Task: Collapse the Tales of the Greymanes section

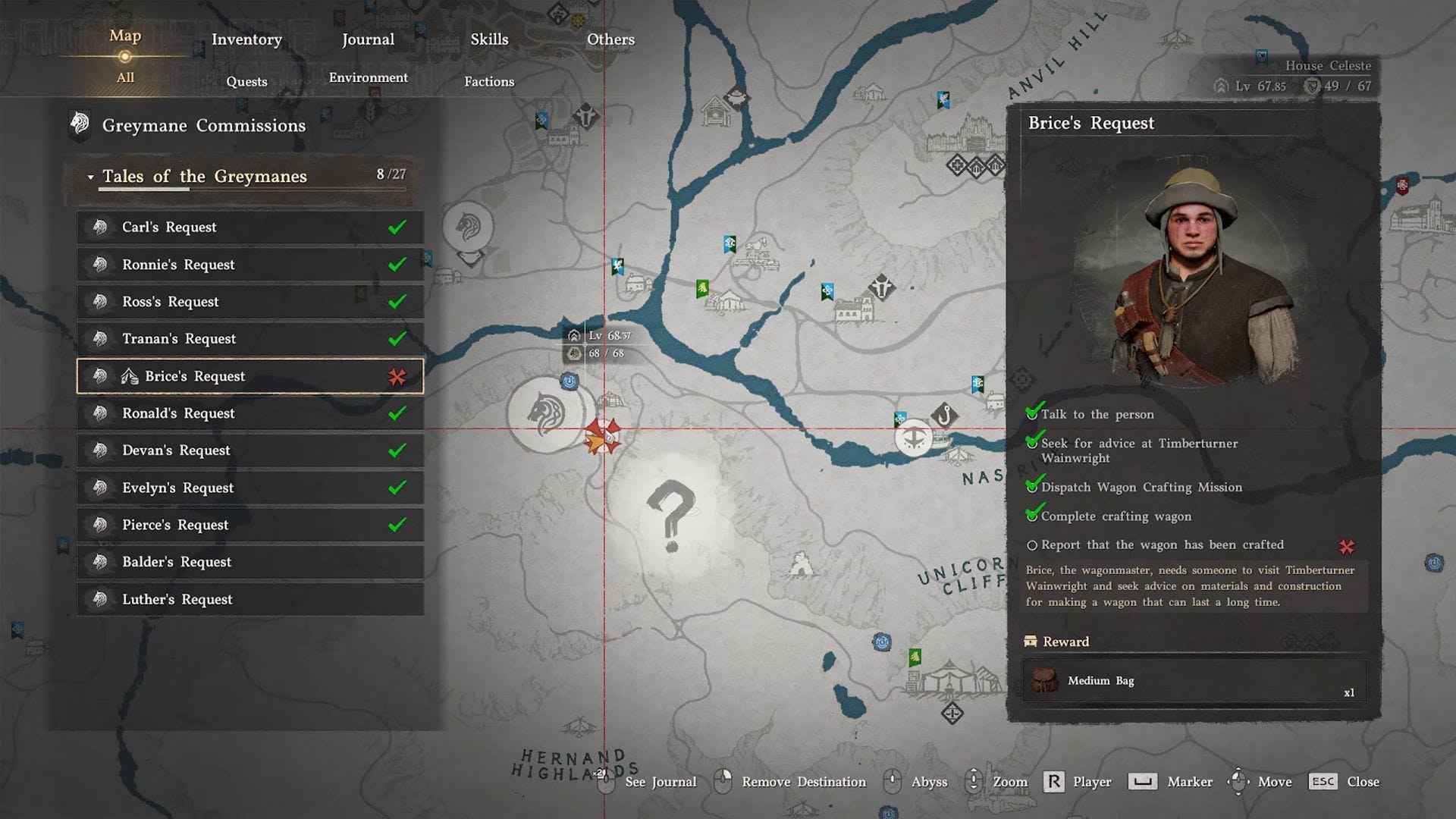Action: 90,176
